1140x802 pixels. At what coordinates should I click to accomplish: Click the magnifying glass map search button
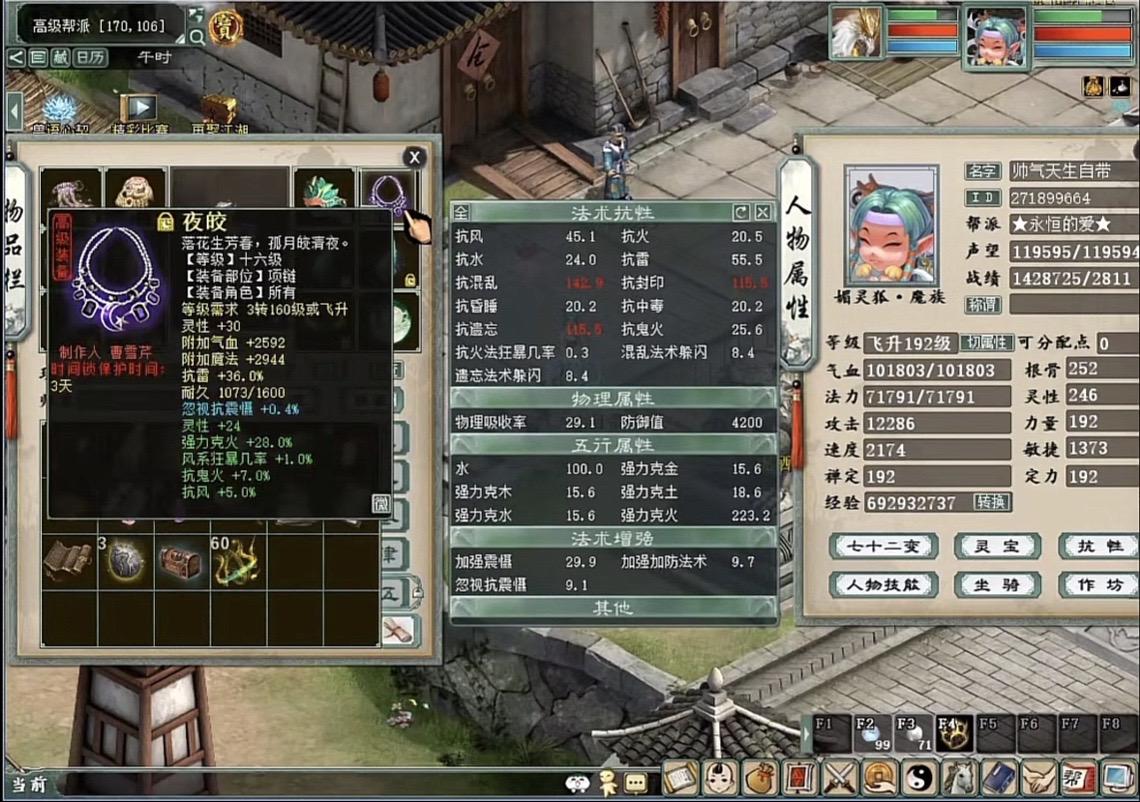[196, 37]
